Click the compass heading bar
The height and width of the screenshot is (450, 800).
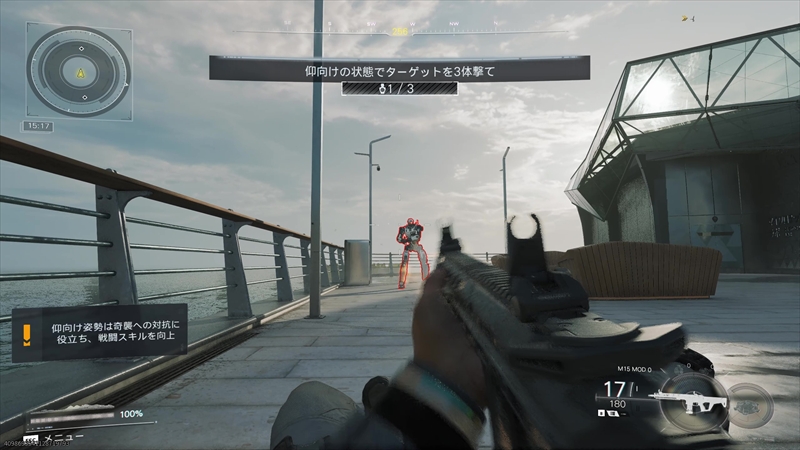click(400, 30)
